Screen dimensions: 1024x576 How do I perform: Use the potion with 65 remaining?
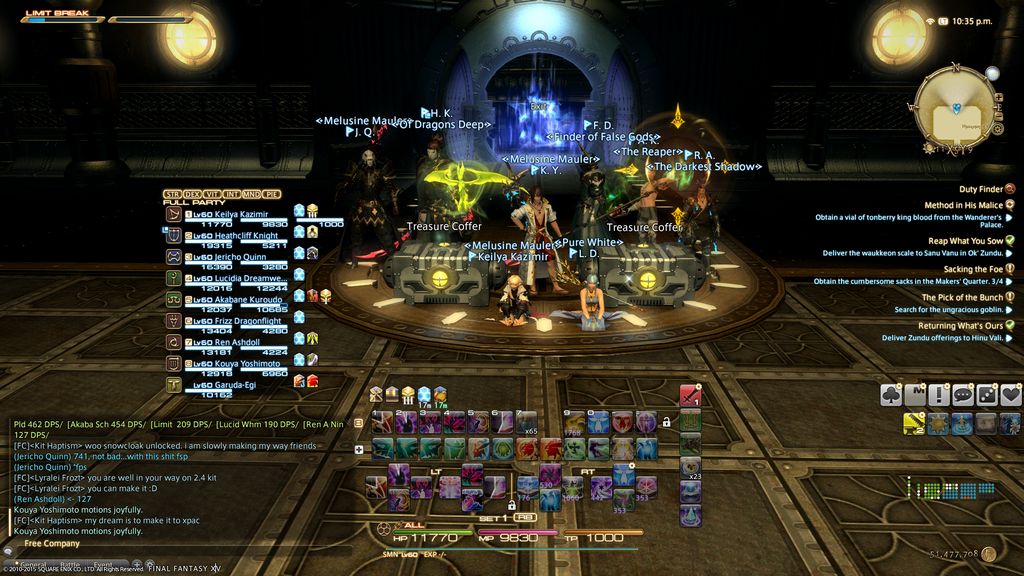526,422
